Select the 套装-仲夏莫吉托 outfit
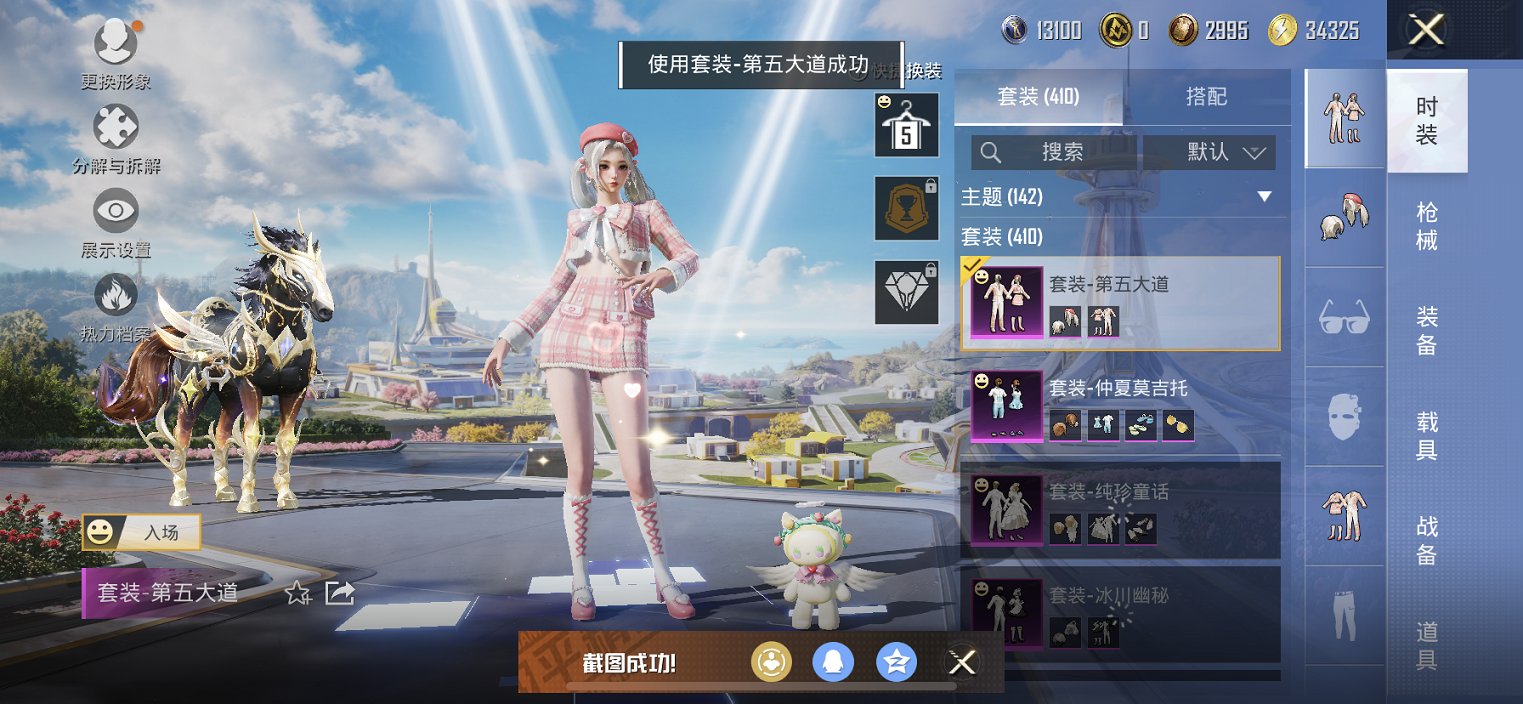 click(x=1120, y=406)
